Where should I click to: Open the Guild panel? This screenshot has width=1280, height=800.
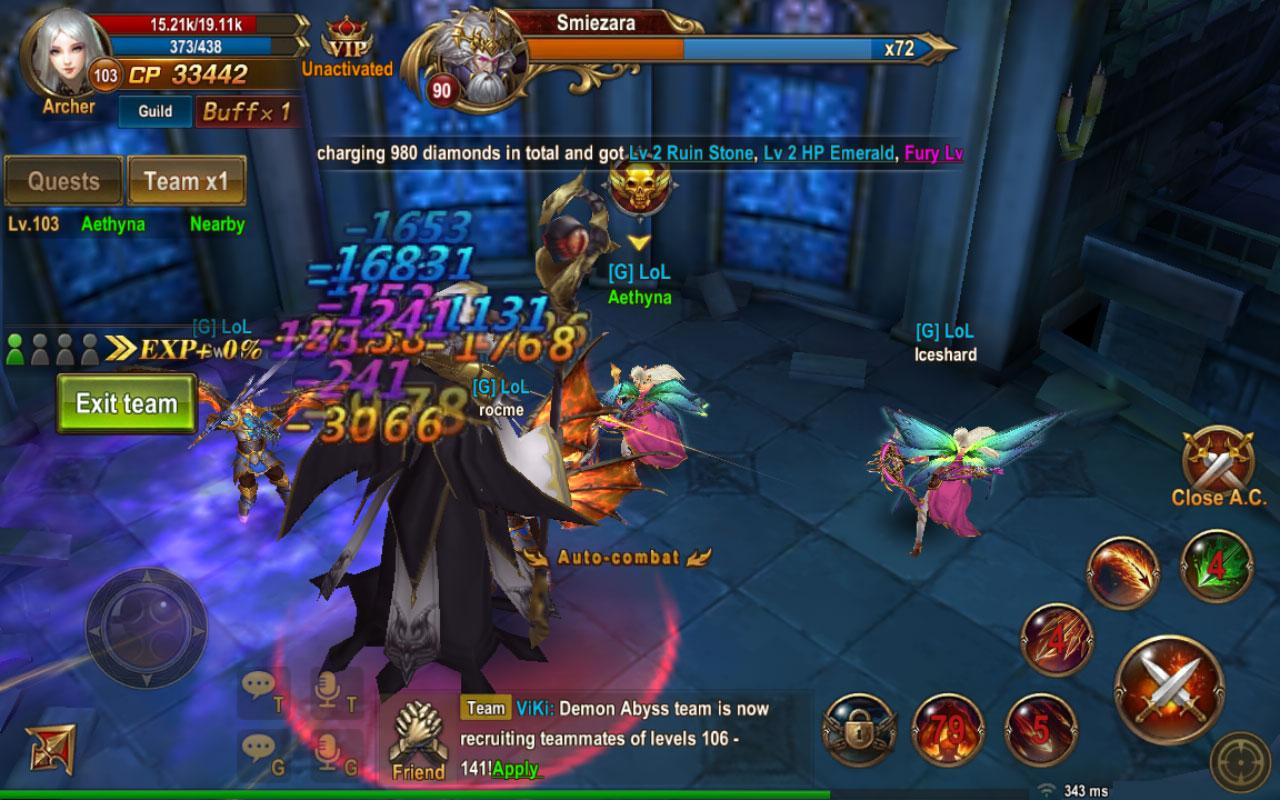pyautogui.click(x=155, y=112)
